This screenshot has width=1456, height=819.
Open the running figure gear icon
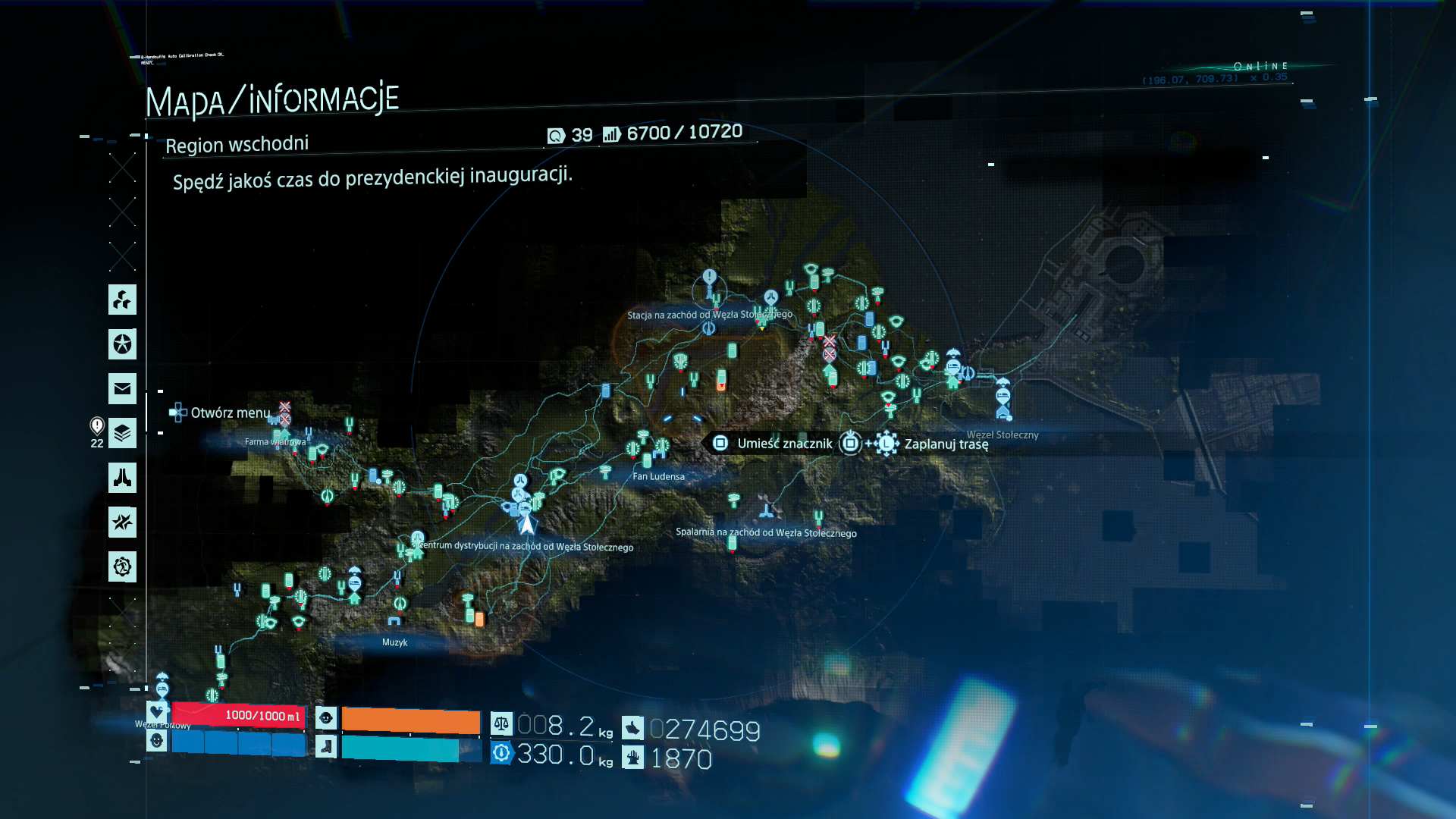tap(122, 566)
